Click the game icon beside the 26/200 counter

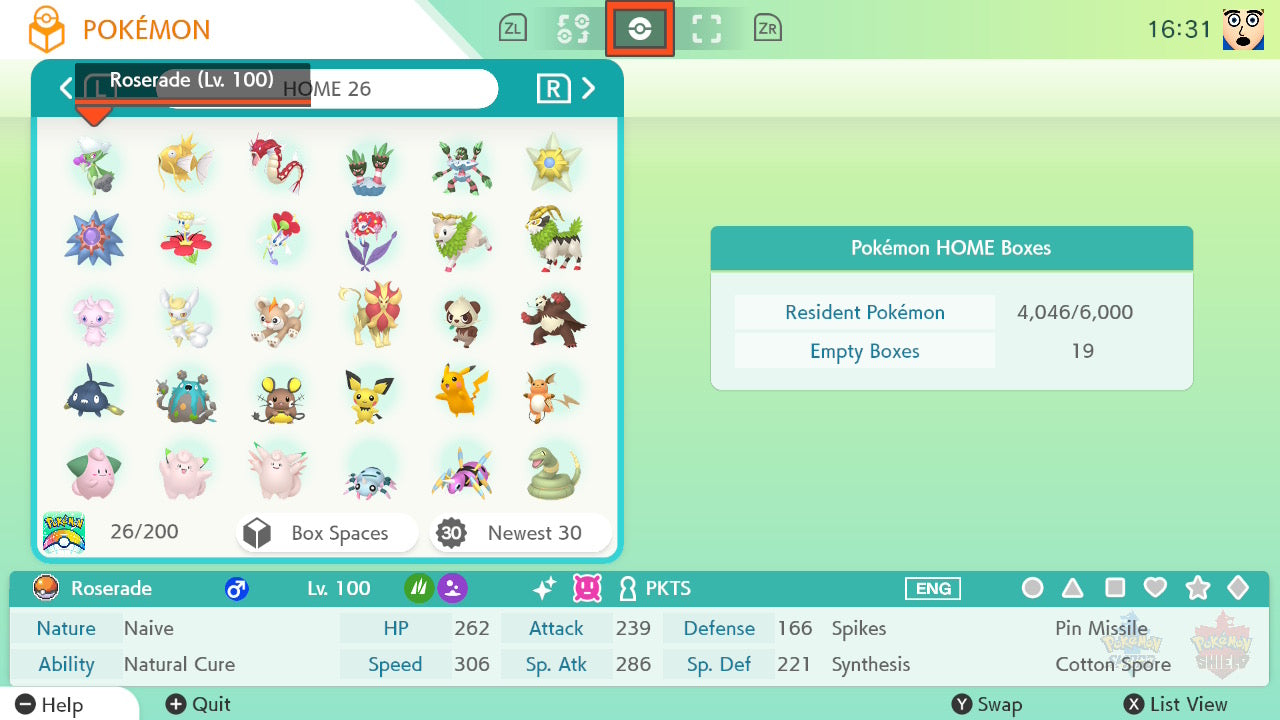(x=64, y=531)
